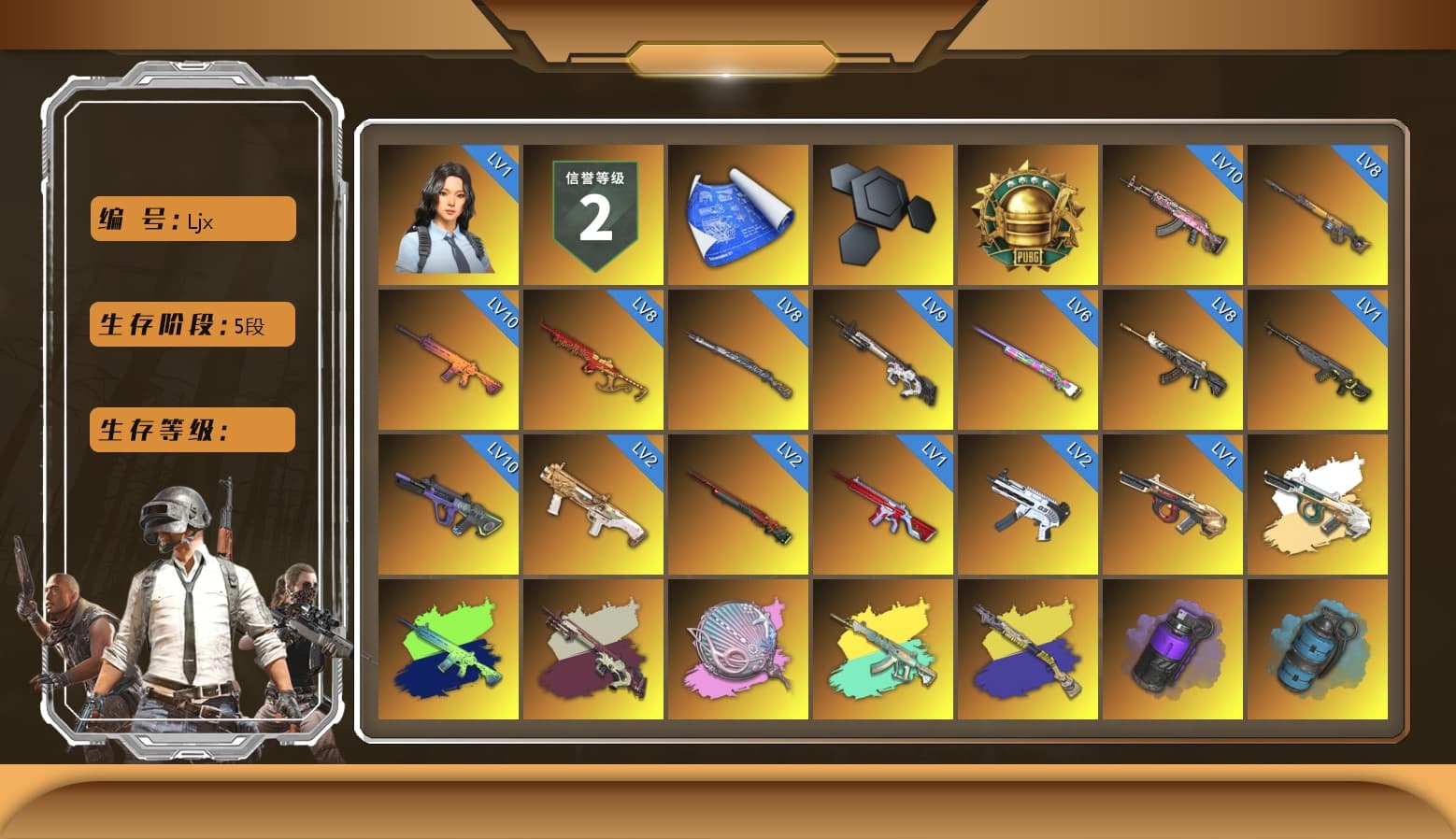This screenshot has height=839, width=1456.
Task: Open the red LV1 rifle skin in third row
Action: (x=883, y=505)
